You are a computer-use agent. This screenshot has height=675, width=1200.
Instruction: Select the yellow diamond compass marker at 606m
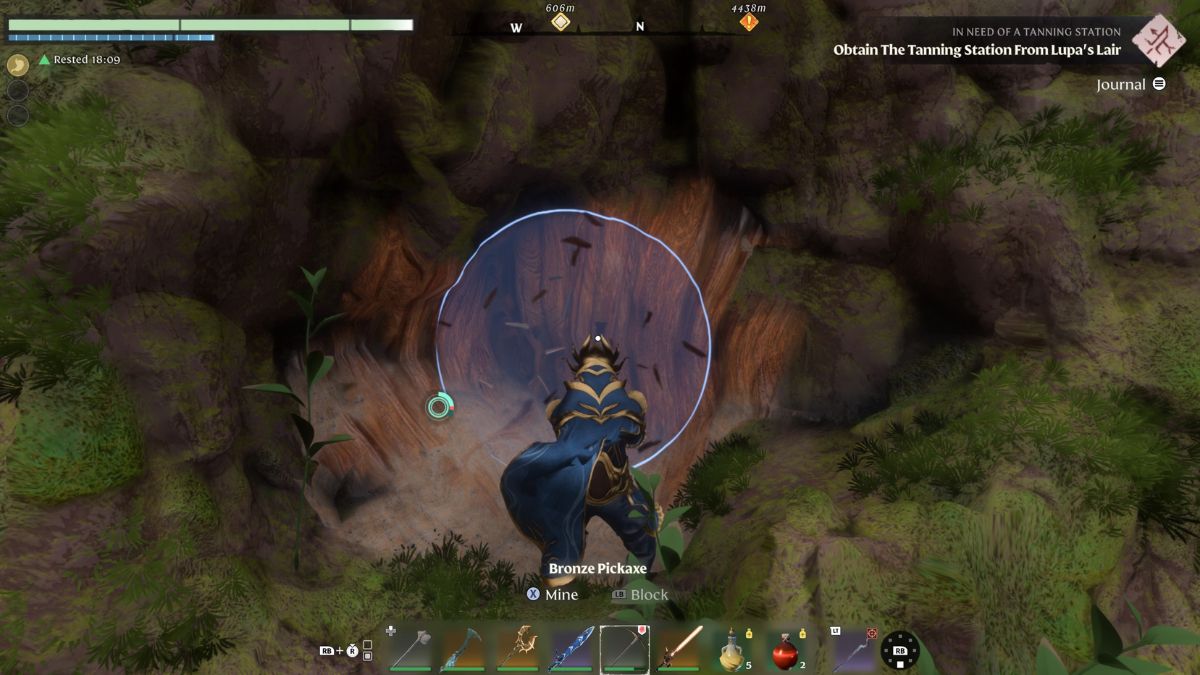coord(561,21)
